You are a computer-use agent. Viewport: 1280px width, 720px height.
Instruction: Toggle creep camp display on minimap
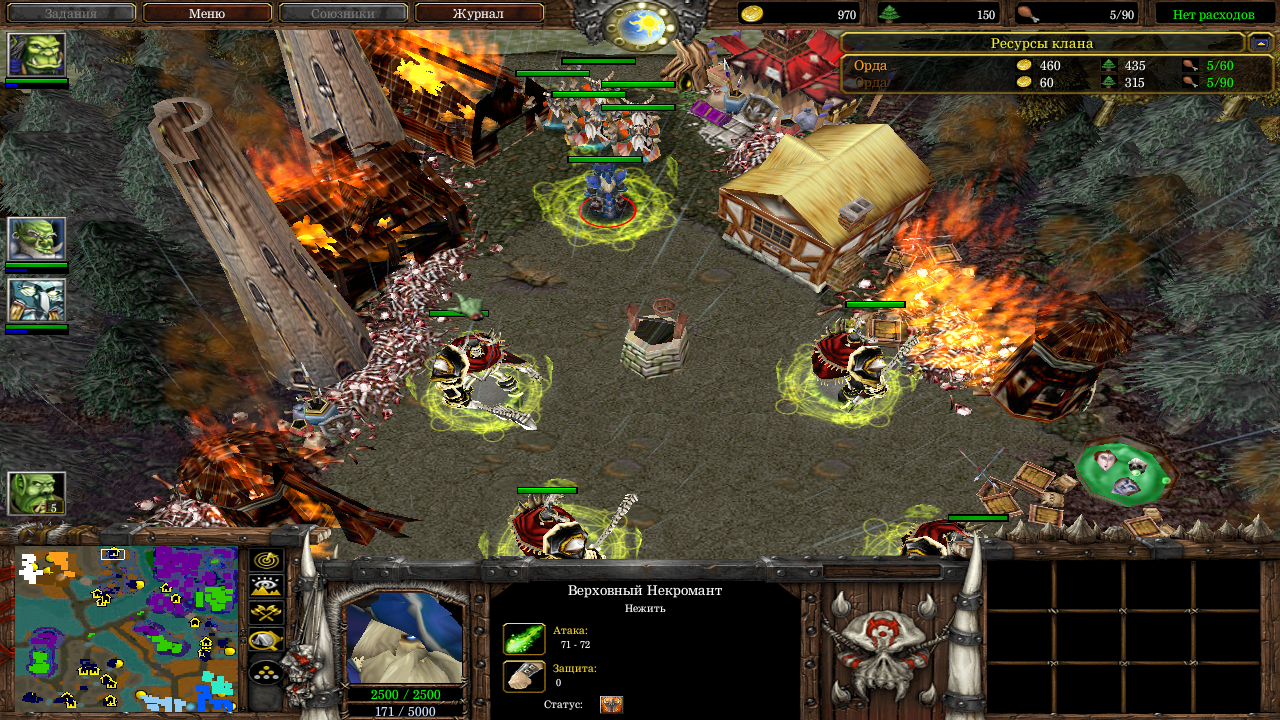click(266, 641)
